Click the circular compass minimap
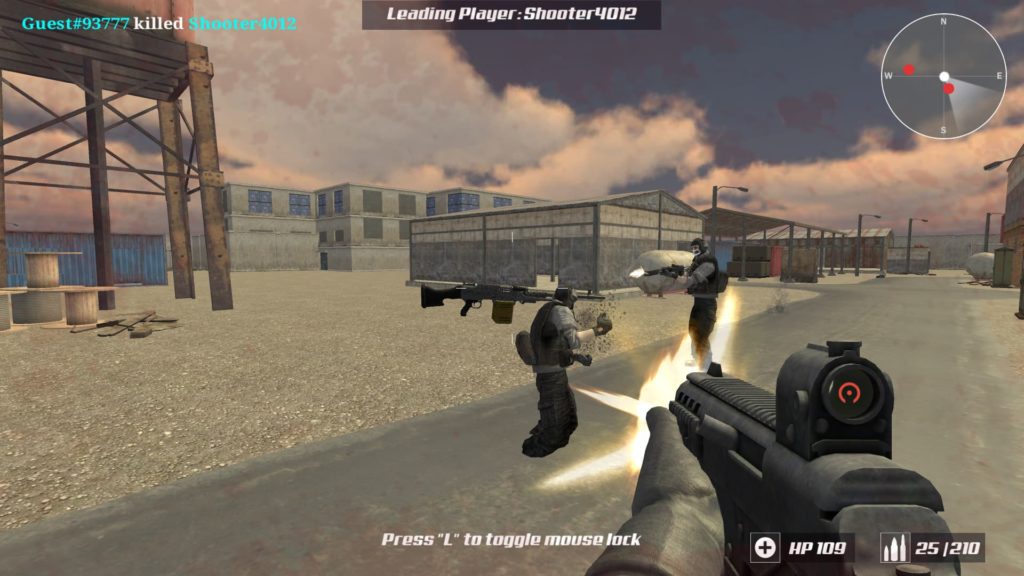Image resolution: width=1024 pixels, height=576 pixels. [943, 76]
